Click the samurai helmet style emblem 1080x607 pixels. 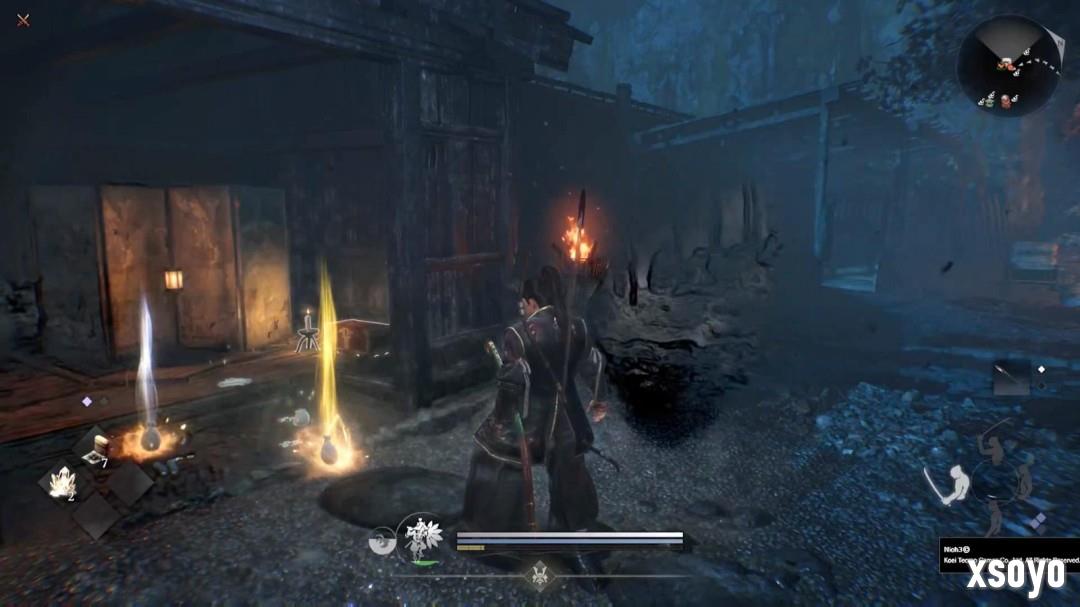538,575
